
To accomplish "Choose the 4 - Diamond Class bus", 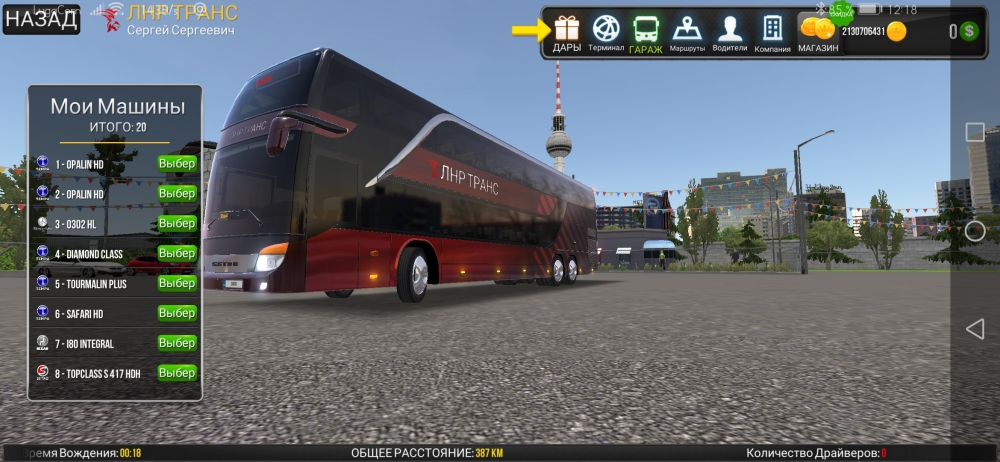I will [x=177, y=253].
